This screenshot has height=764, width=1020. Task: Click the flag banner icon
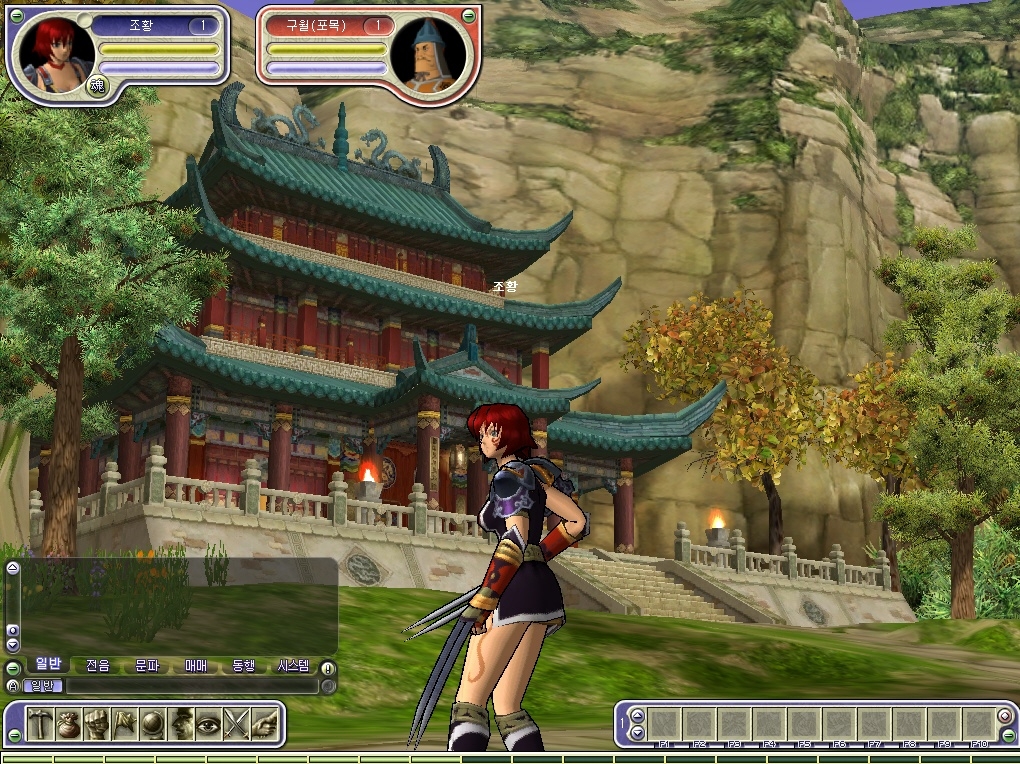124,724
